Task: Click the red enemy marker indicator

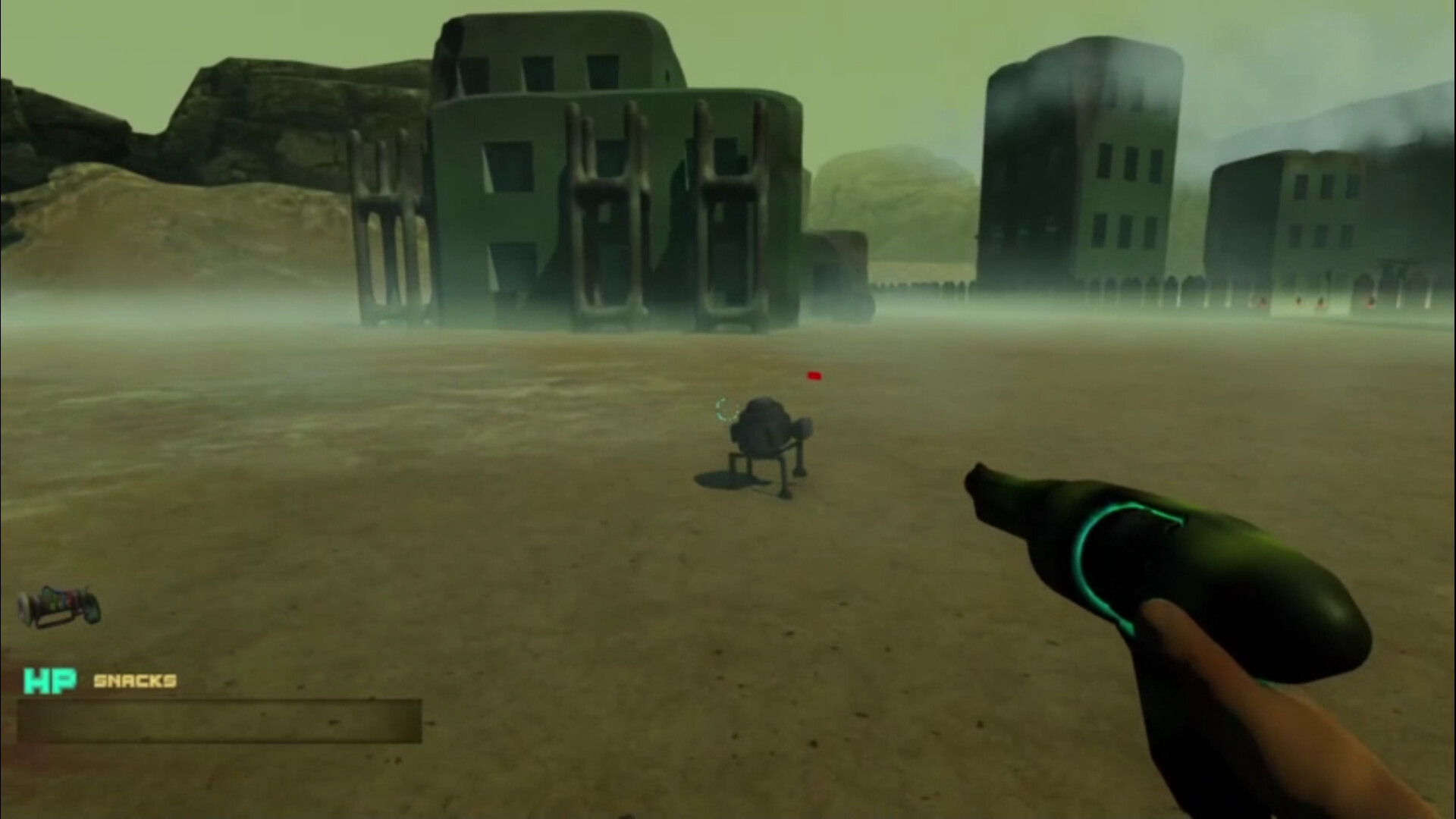Action: [814, 374]
